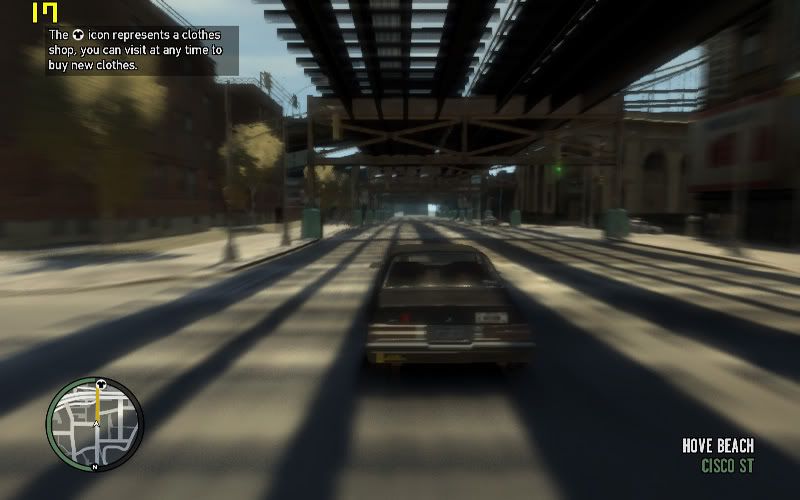Image resolution: width=800 pixels, height=500 pixels.
Task: Click the circular radar minimap
Action: point(95,423)
